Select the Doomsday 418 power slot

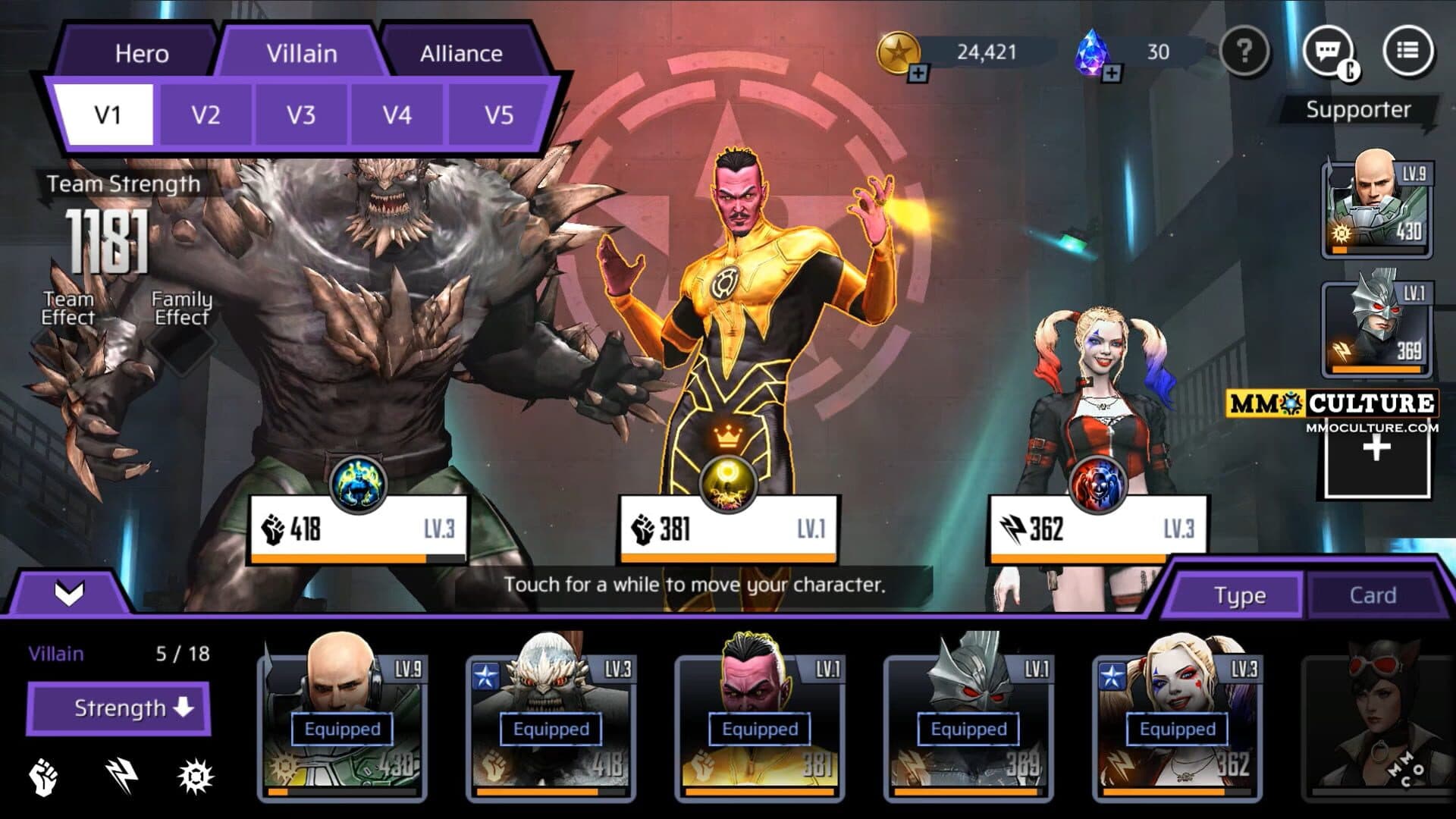[356, 529]
